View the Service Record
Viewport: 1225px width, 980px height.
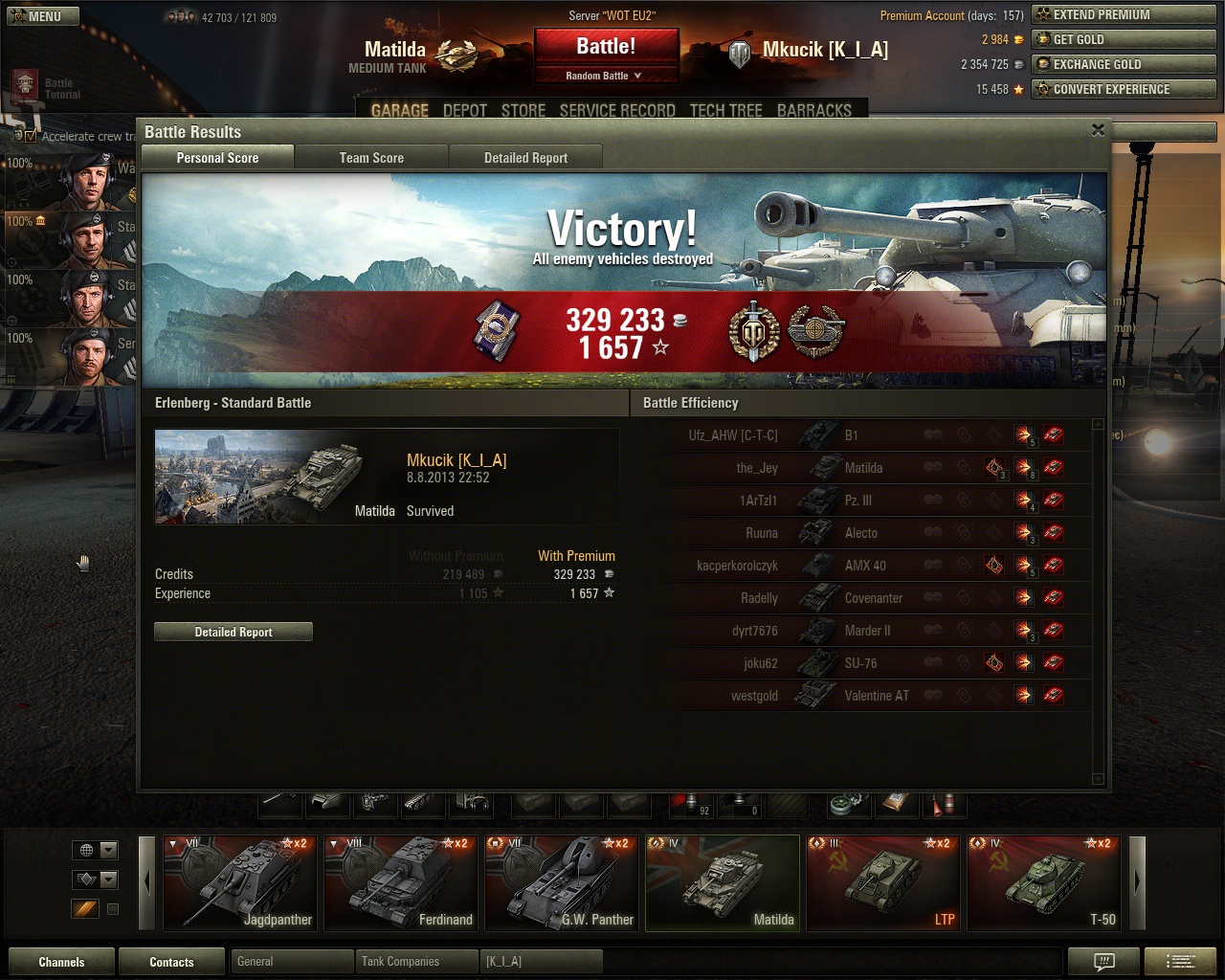pyautogui.click(x=617, y=111)
